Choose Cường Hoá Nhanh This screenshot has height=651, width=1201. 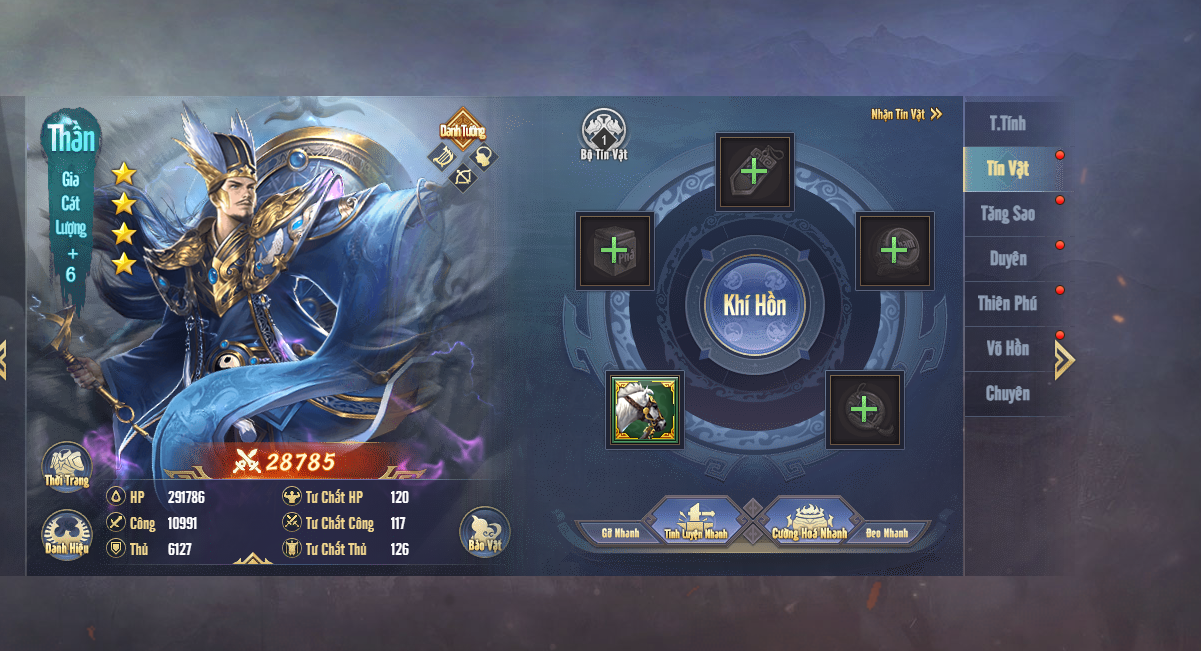(809, 524)
